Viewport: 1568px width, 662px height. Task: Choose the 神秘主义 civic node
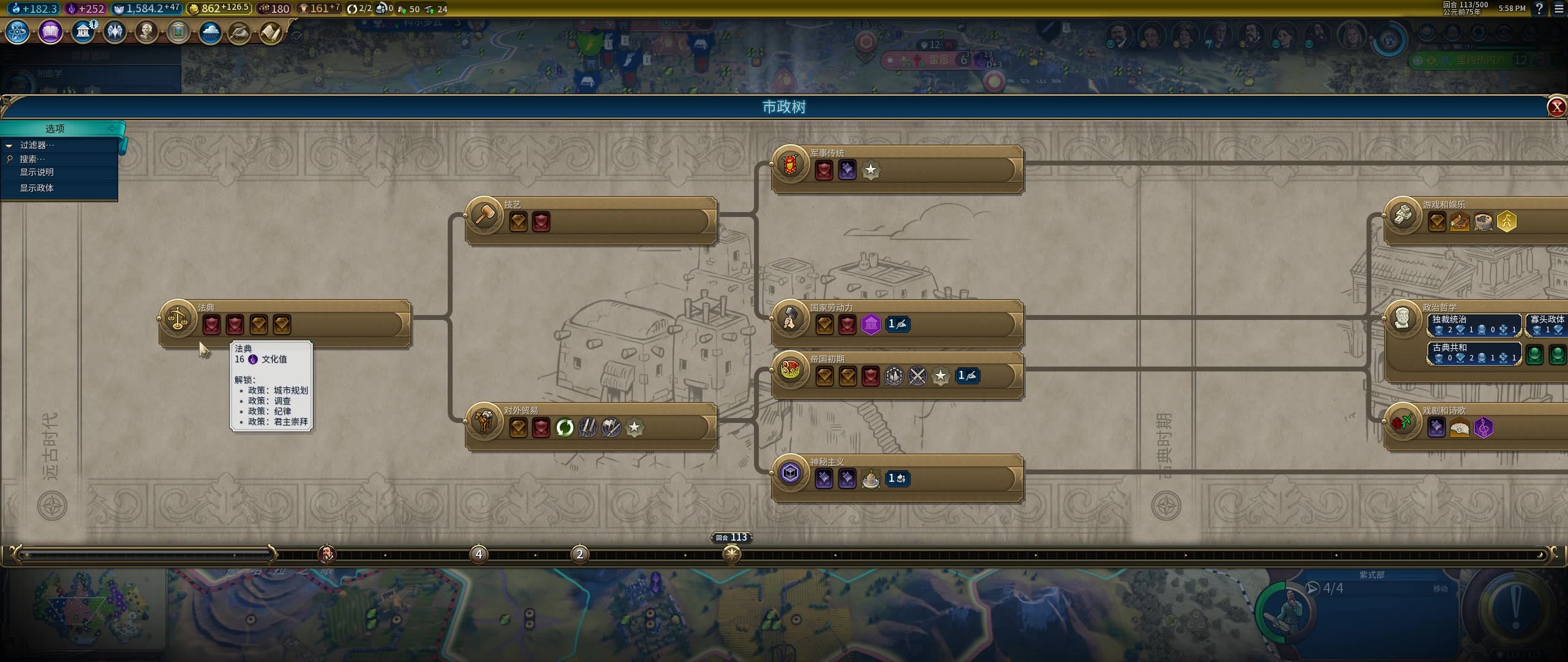(x=790, y=473)
